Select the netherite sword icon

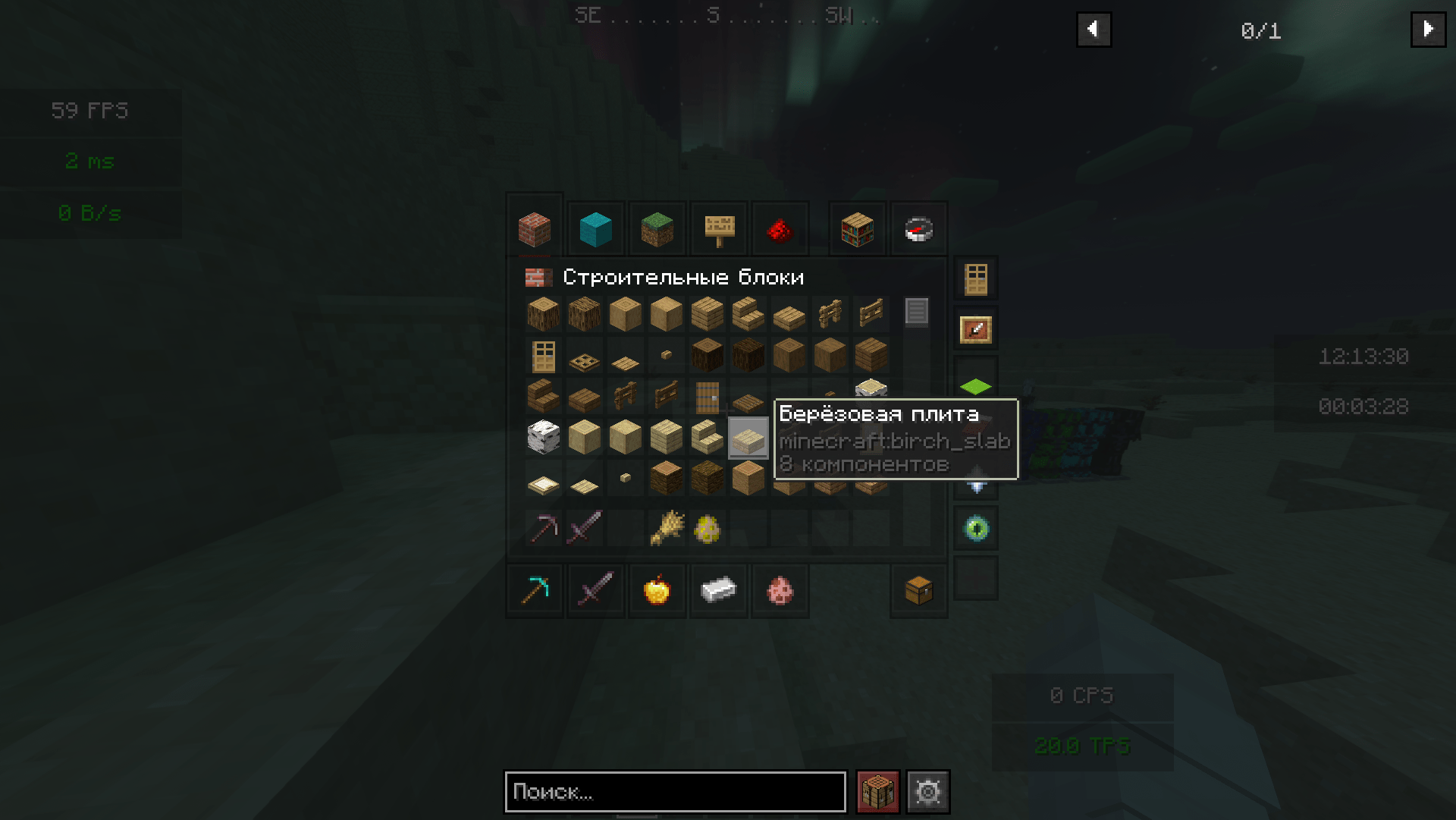pyautogui.click(x=596, y=590)
